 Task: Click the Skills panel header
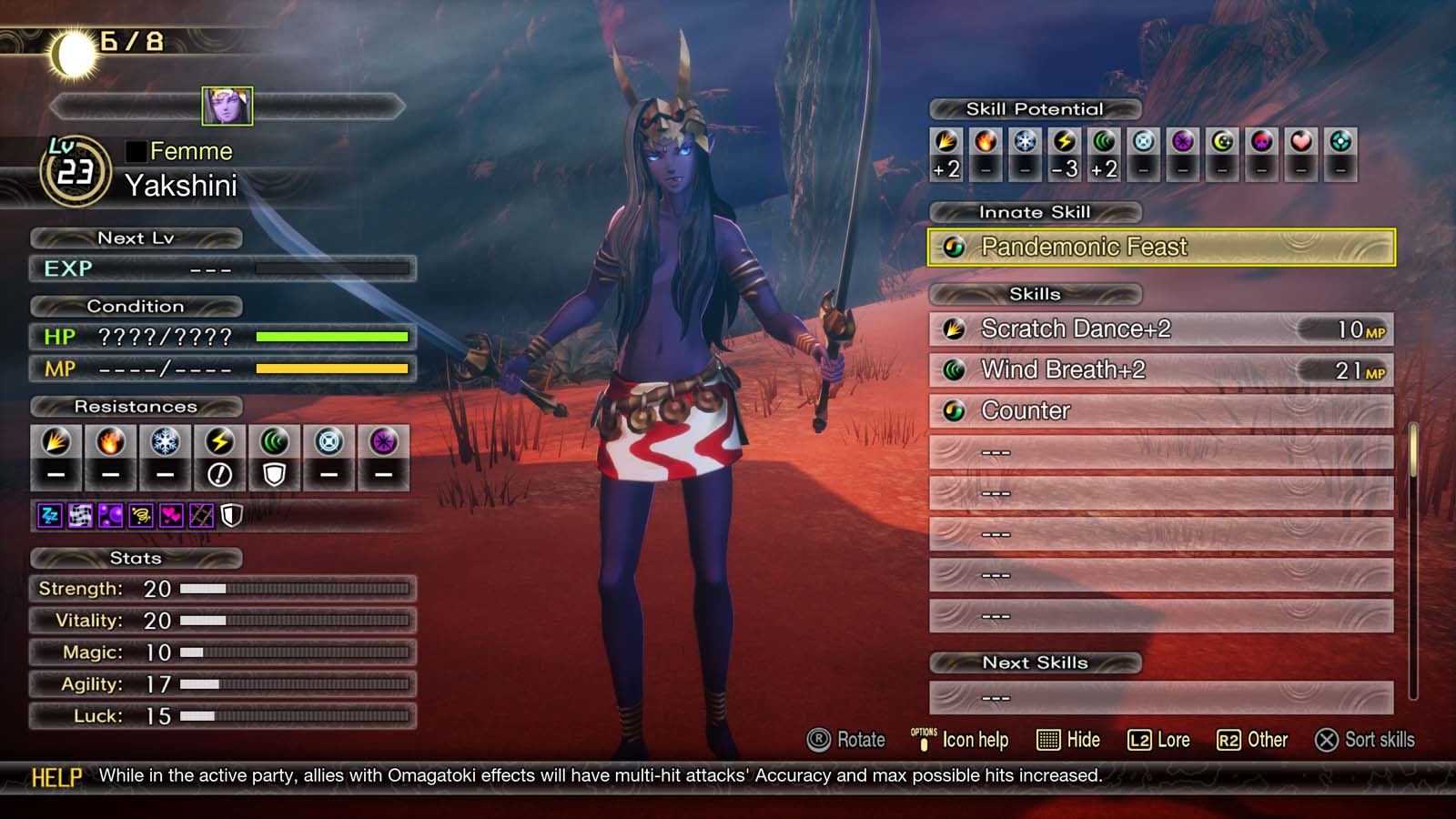[1034, 294]
